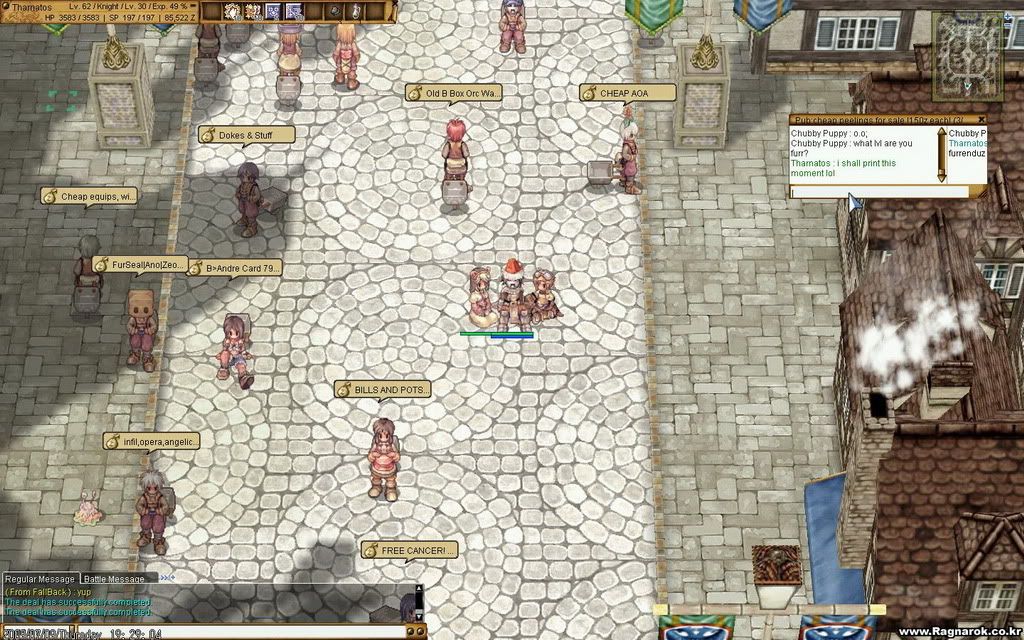Open the 'infil,opera,angelic...' shop sign
This screenshot has width=1024, height=640.
coord(153,441)
